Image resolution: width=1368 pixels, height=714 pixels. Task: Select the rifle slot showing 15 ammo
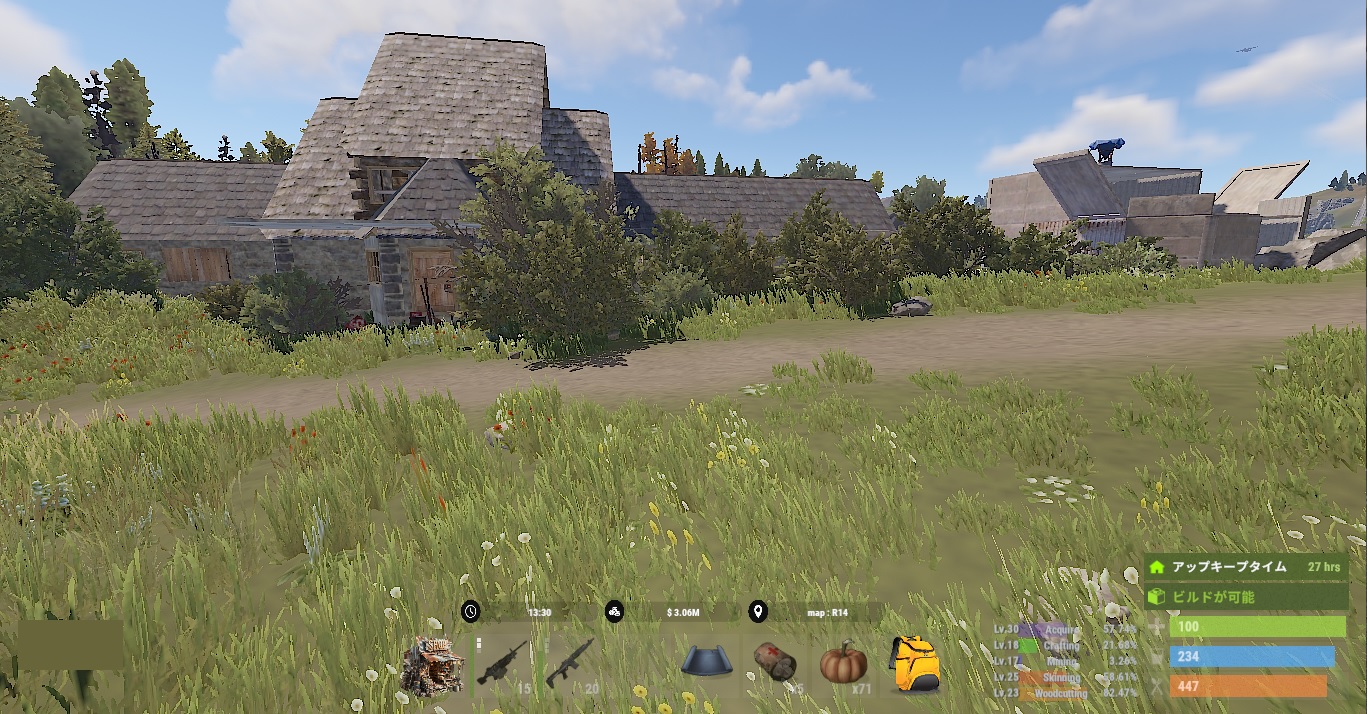tap(503, 664)
